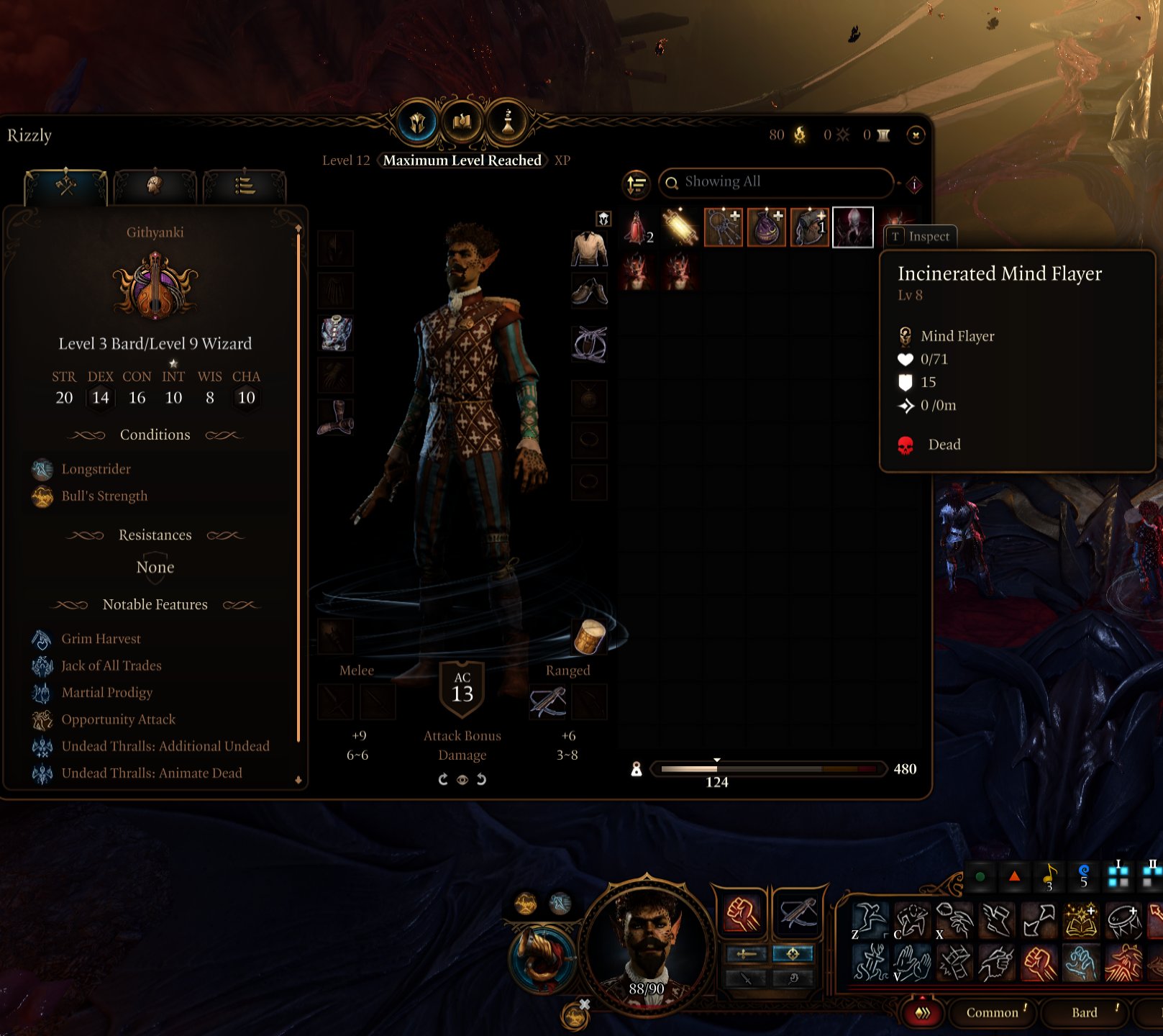Close the character inventory panel

[x=915, y=135]
